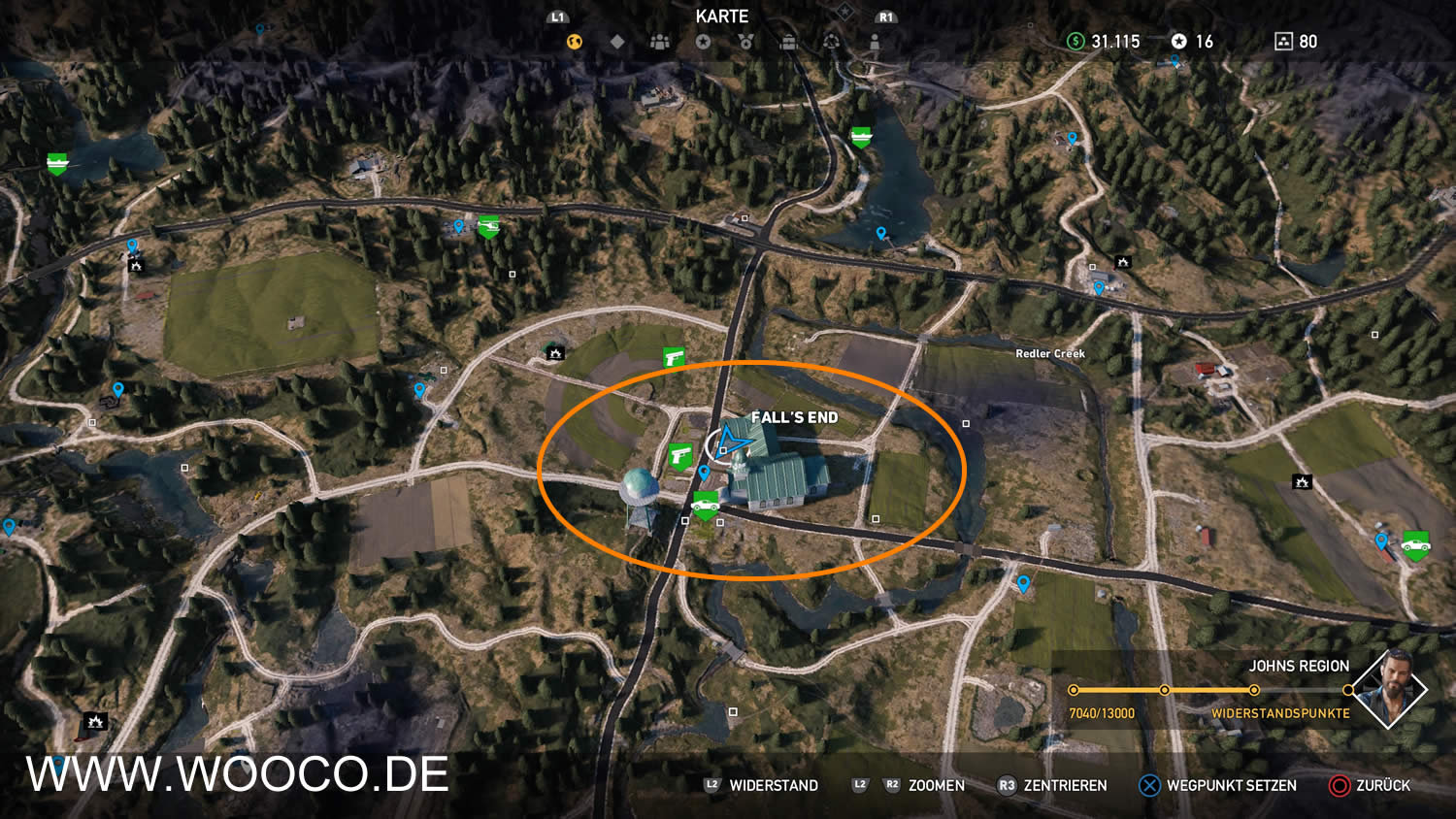Open the briefcase tab

pos(788,42)
